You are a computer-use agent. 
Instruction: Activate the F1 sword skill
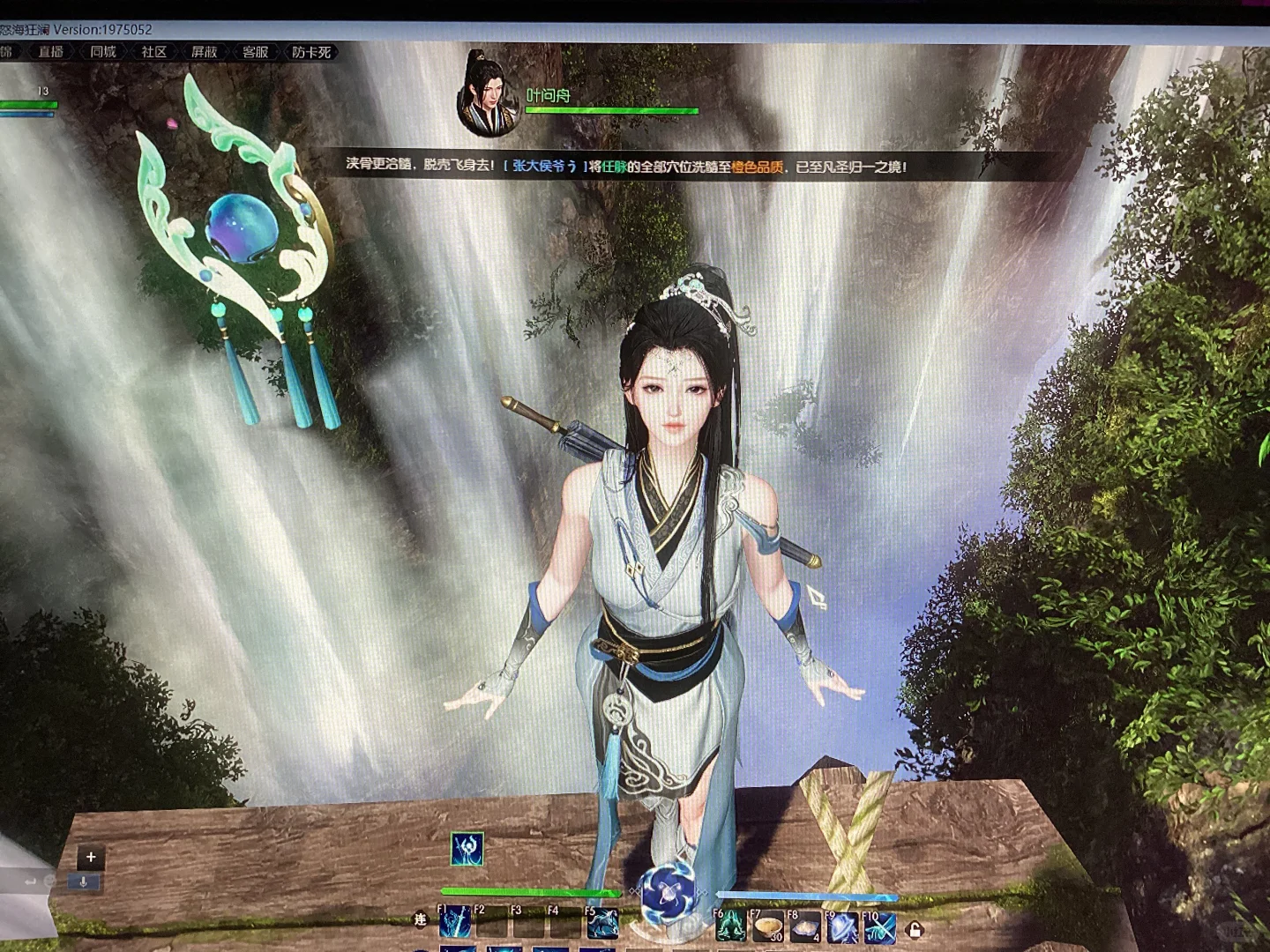pyautogui.click(x=455, y=923)
